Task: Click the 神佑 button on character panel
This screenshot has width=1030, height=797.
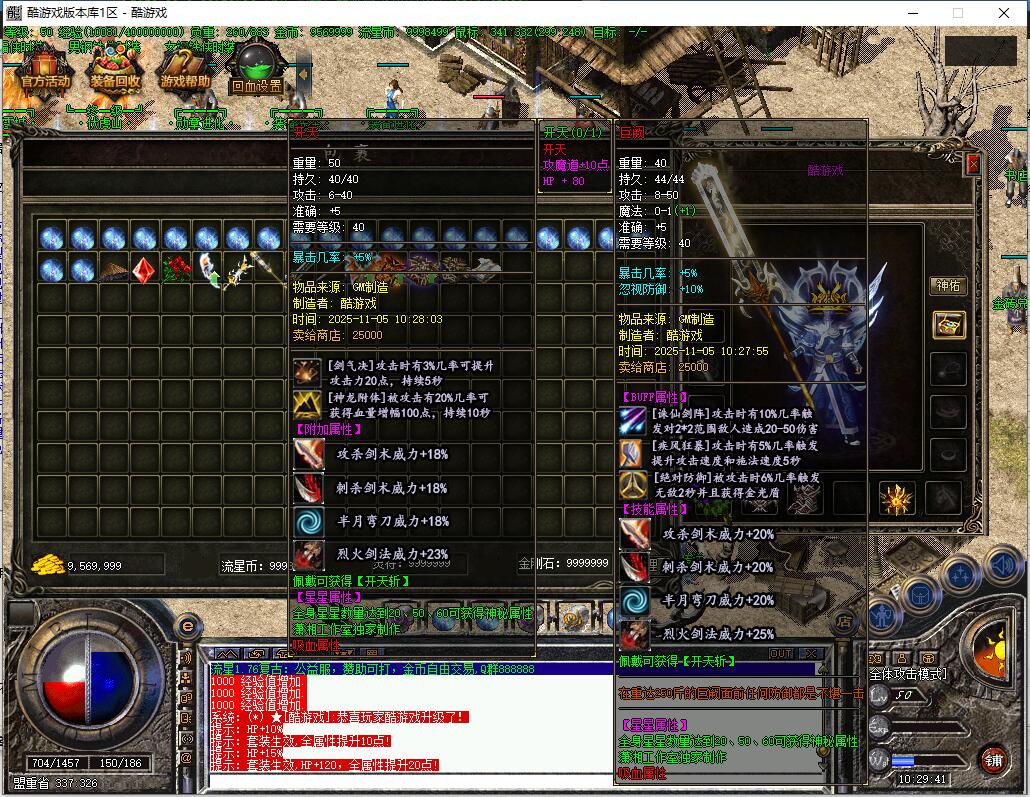Action: pyautogui.click(x=947, y=286)
